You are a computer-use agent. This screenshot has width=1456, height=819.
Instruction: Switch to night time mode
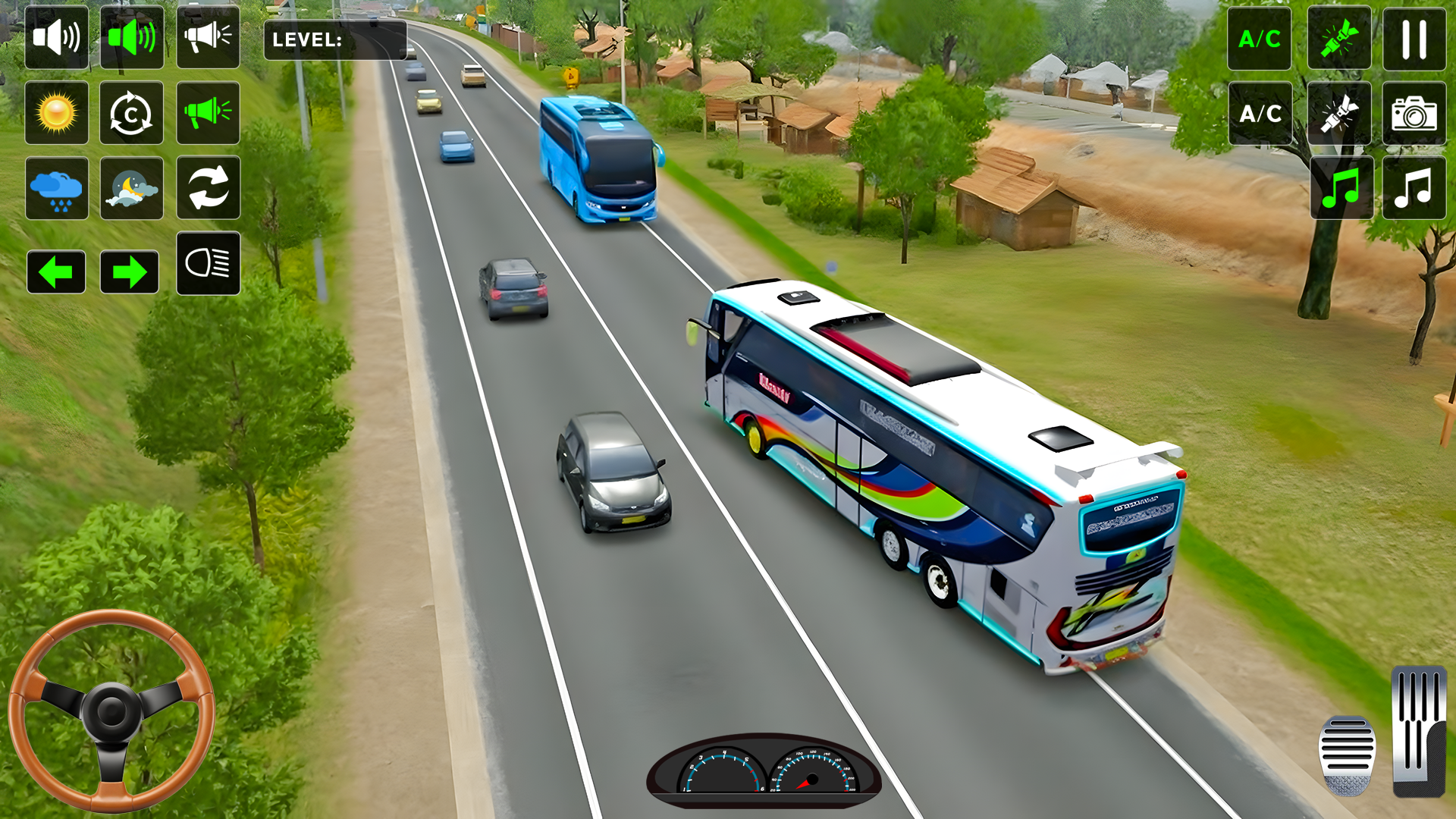[131, 188]
